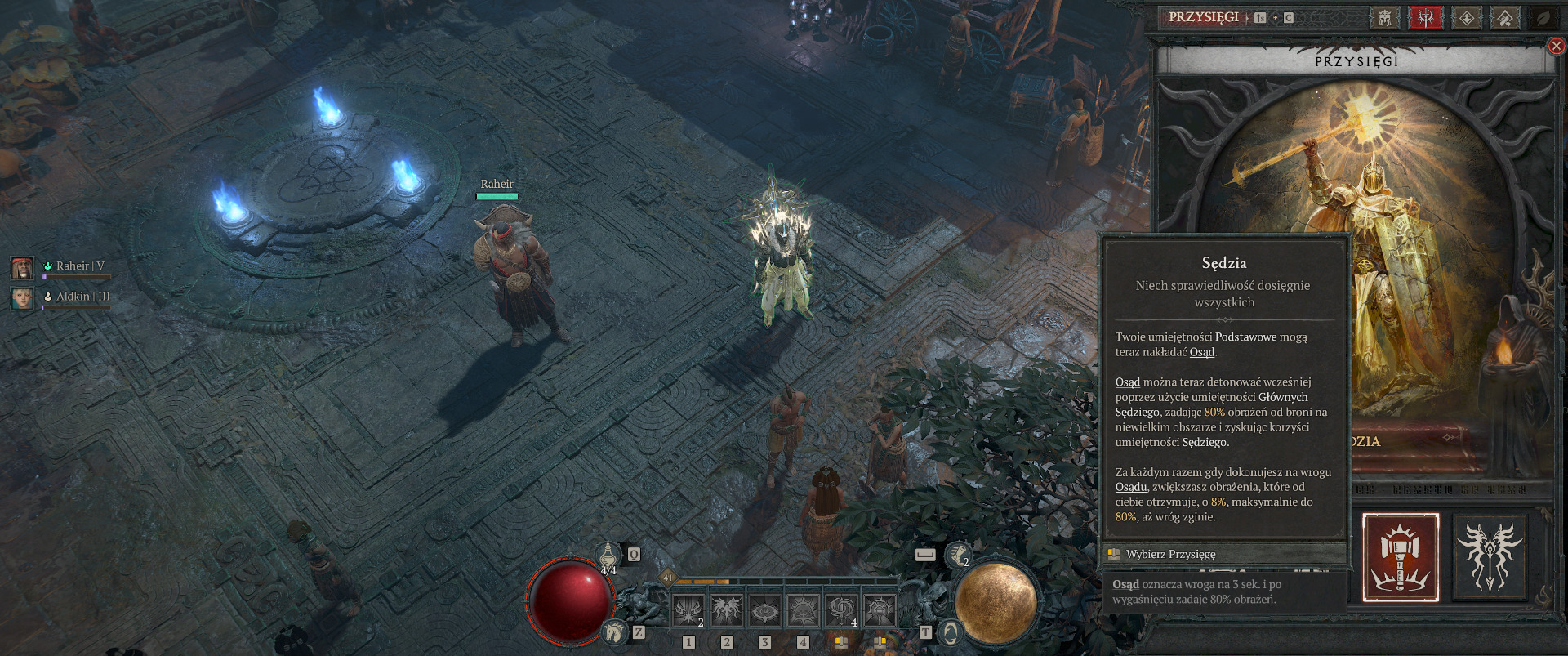The height and width of the screenshot is (656, 1568).
Task: Summon the horse mount
Action: click(x=615, y=631)
